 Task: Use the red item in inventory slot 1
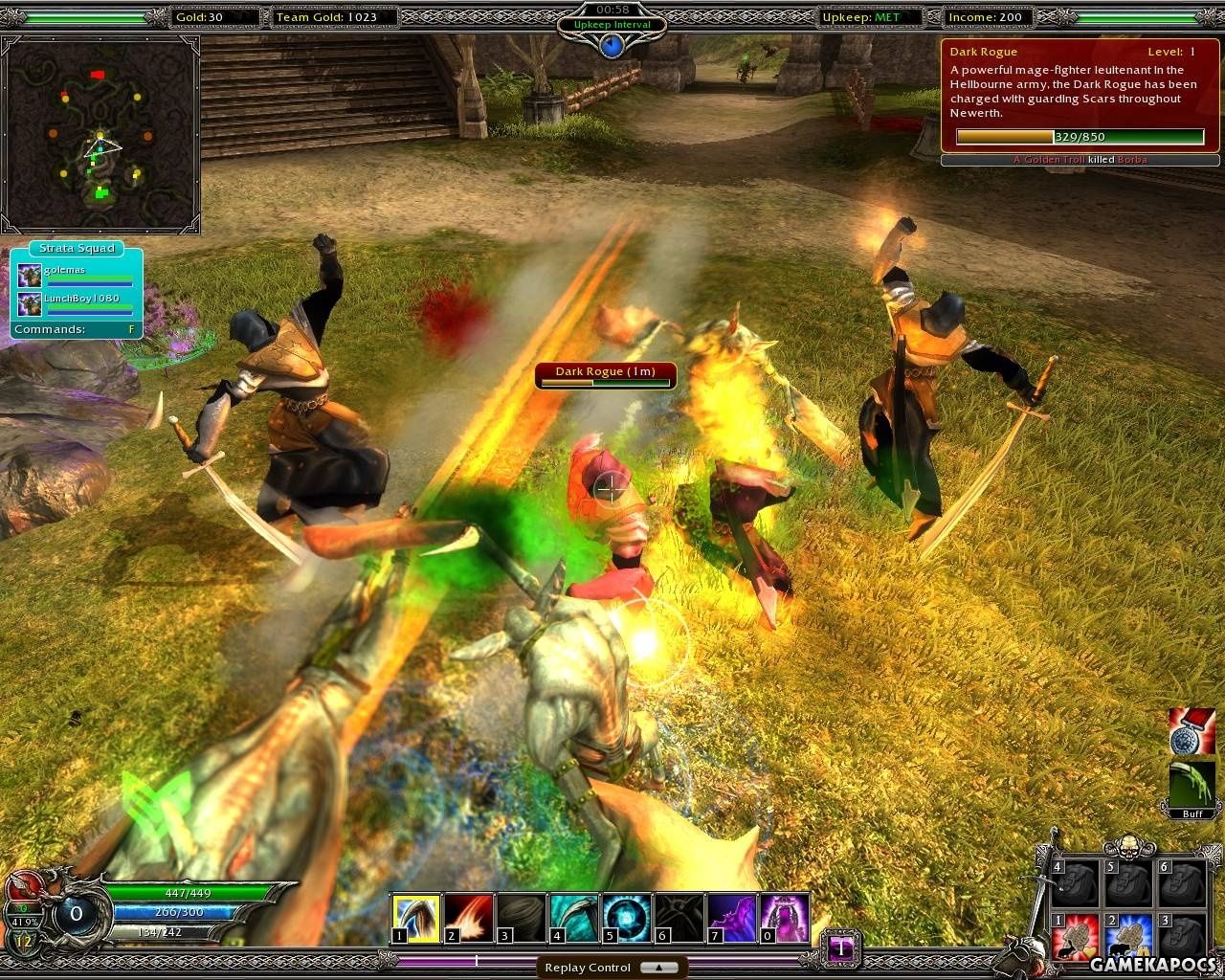[1076, 937]
